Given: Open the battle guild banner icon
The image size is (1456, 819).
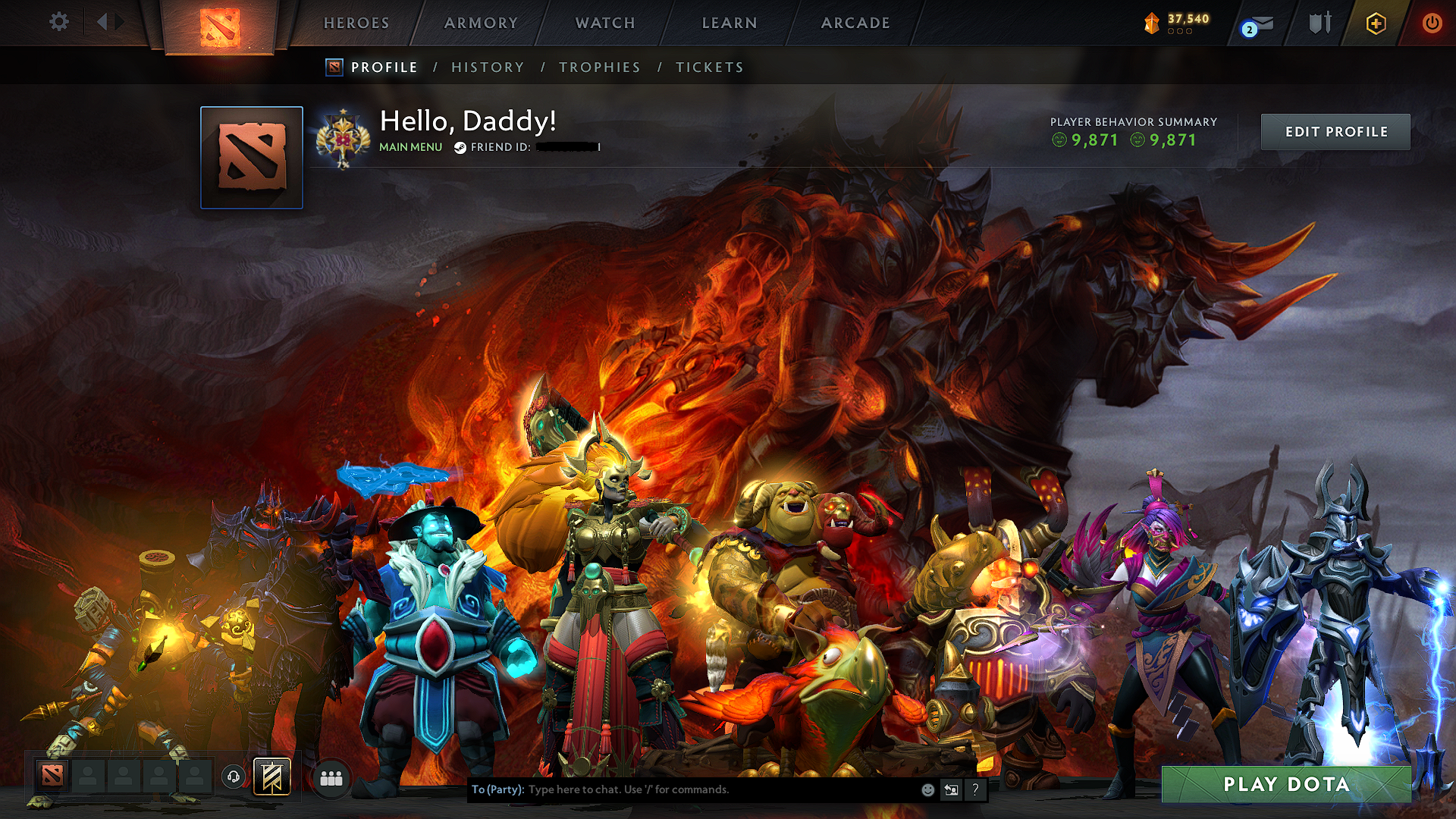Looking at the screenshot, I should click(x=271, y=777).
